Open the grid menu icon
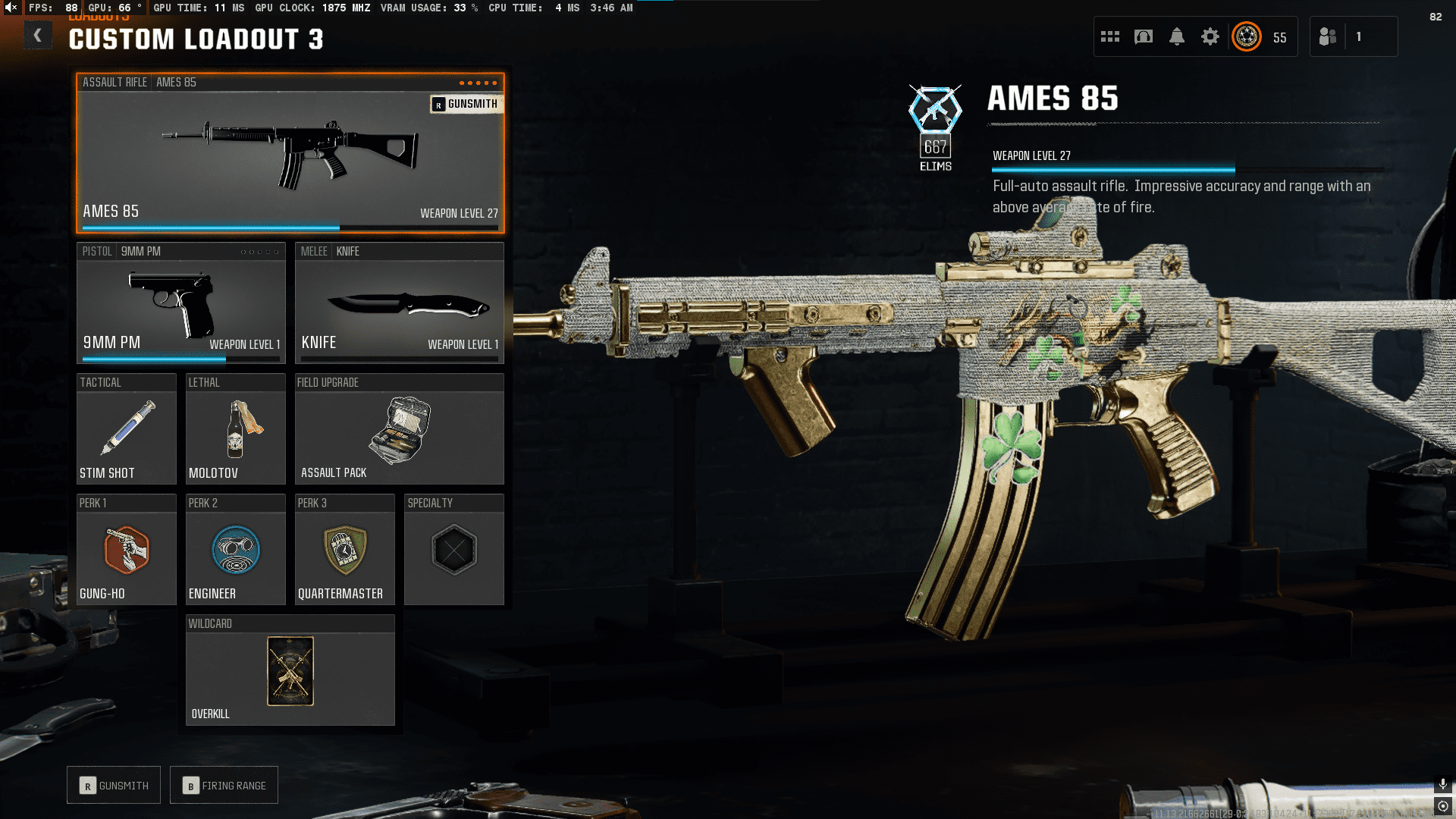The width and height of the screenshot is (1456, 819). pos(1110,36)
